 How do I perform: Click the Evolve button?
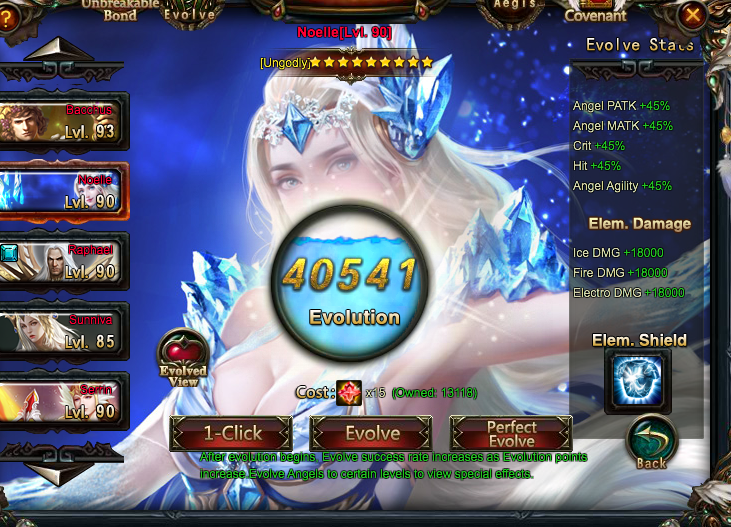click(x=372, y=434)
